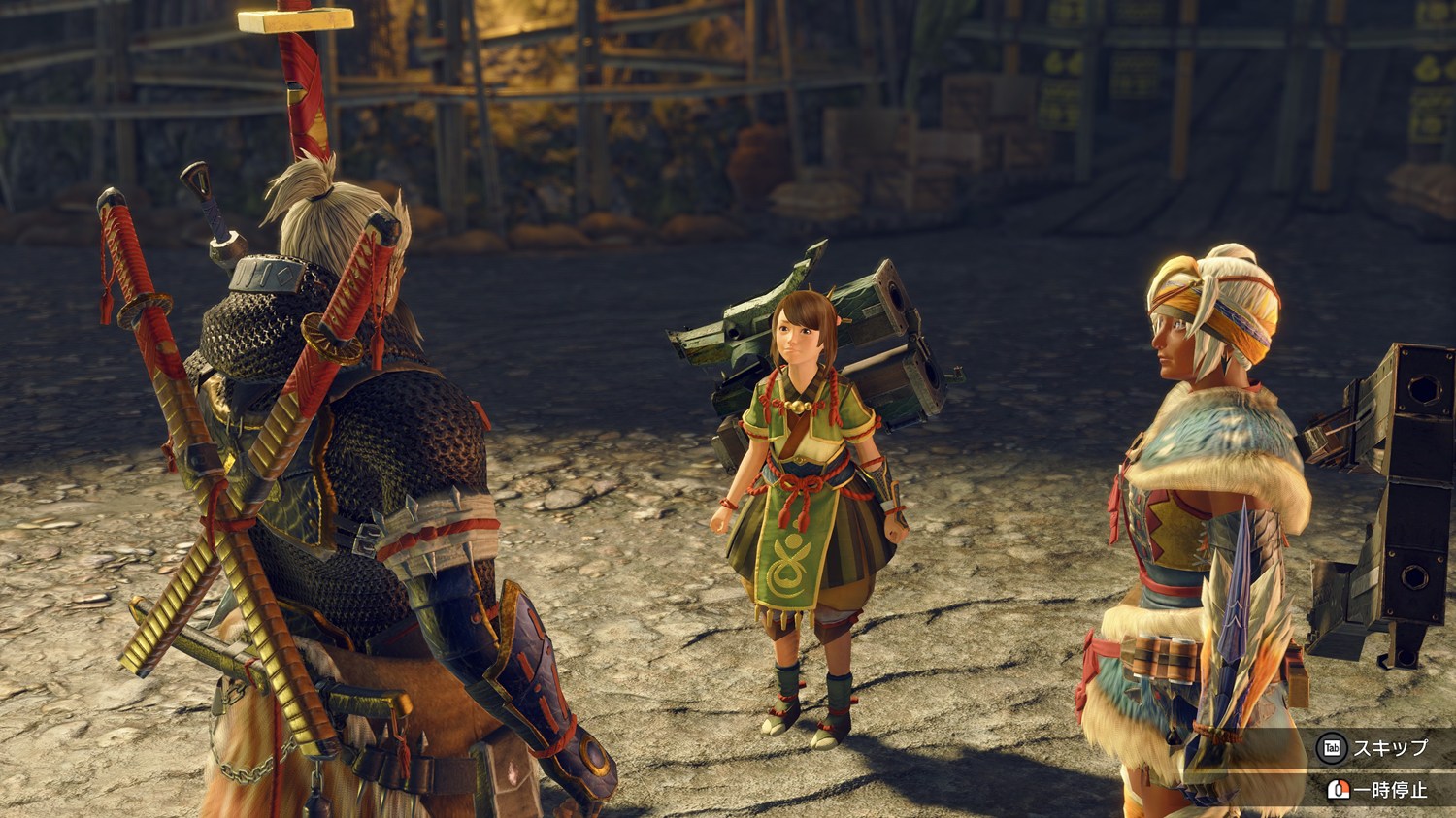Skip the cutscene via スキップ label
Screen dimensions: 1456x818
1389,748
